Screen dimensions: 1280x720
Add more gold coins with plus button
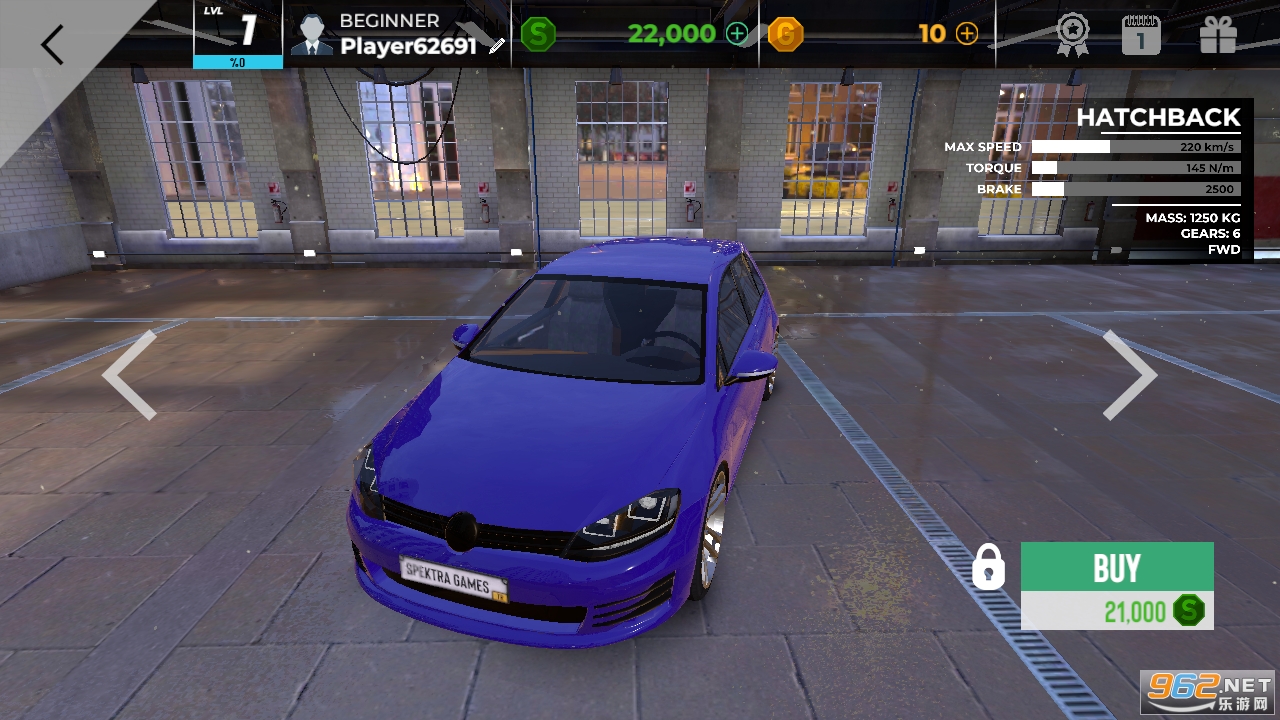[x=967, y=34]
